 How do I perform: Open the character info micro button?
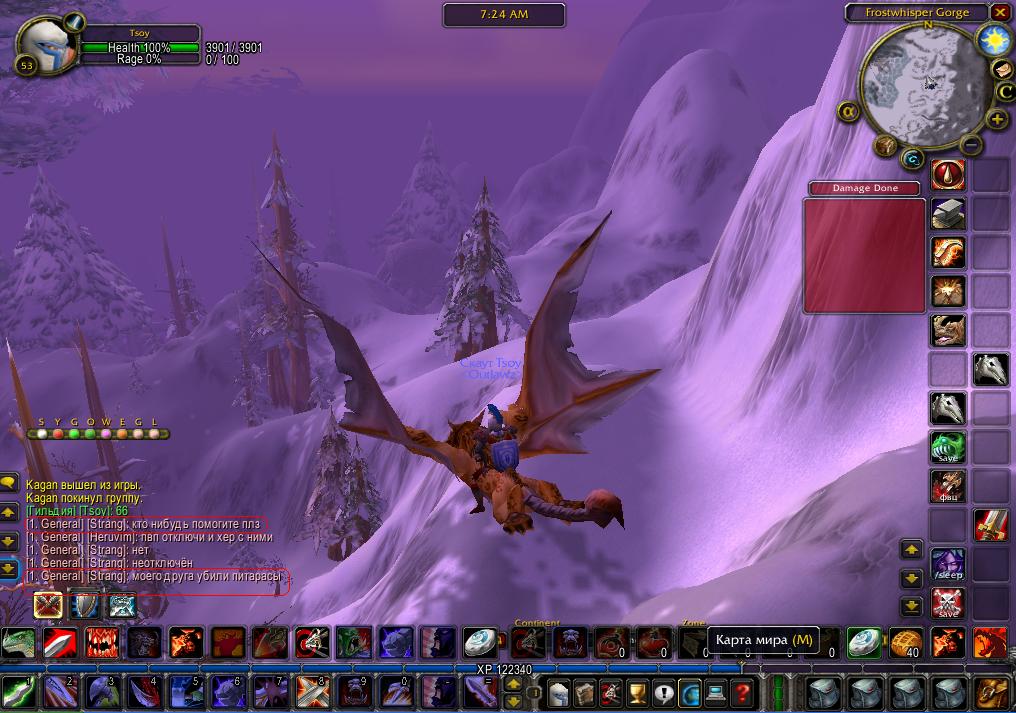pyautogui.click(x=559, y=691)
